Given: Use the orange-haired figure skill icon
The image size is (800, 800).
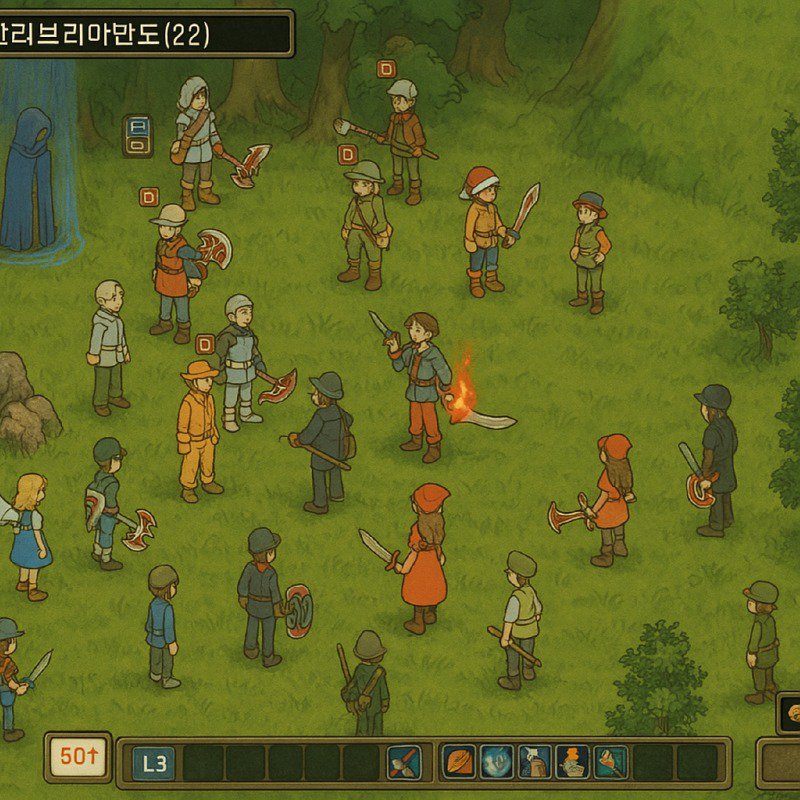Looking at the screenshot, I should (572, 763).
